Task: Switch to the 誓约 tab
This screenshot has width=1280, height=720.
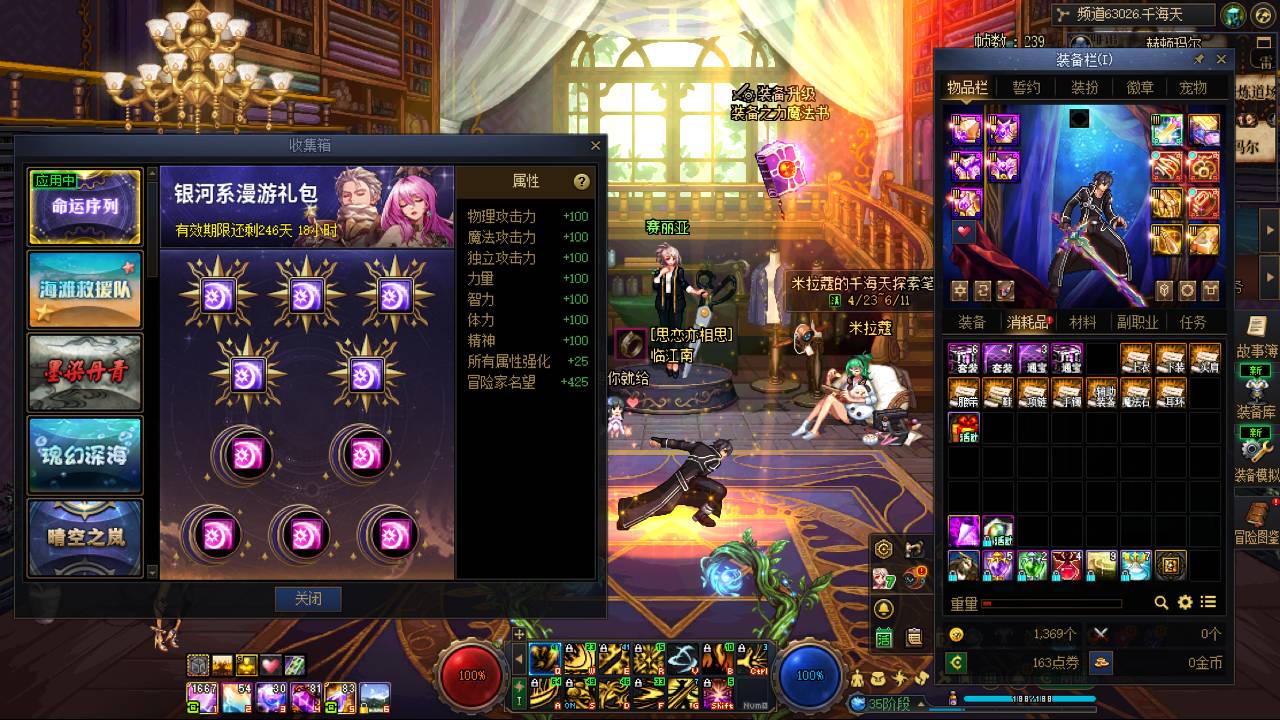Action: tap(1026, 88)
